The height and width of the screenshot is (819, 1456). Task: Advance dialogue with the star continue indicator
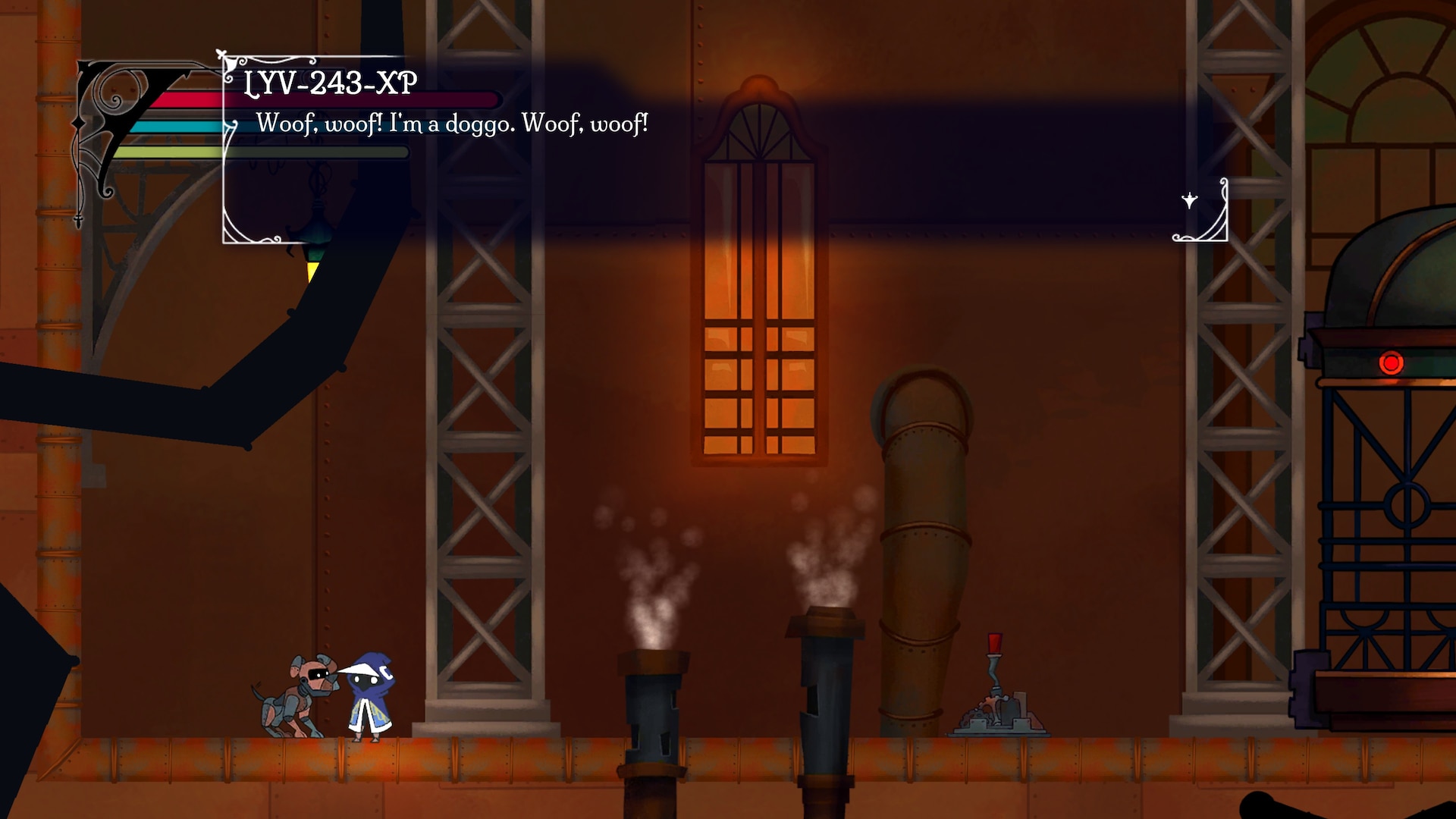pyautogui.click(x=1189, y=201)
